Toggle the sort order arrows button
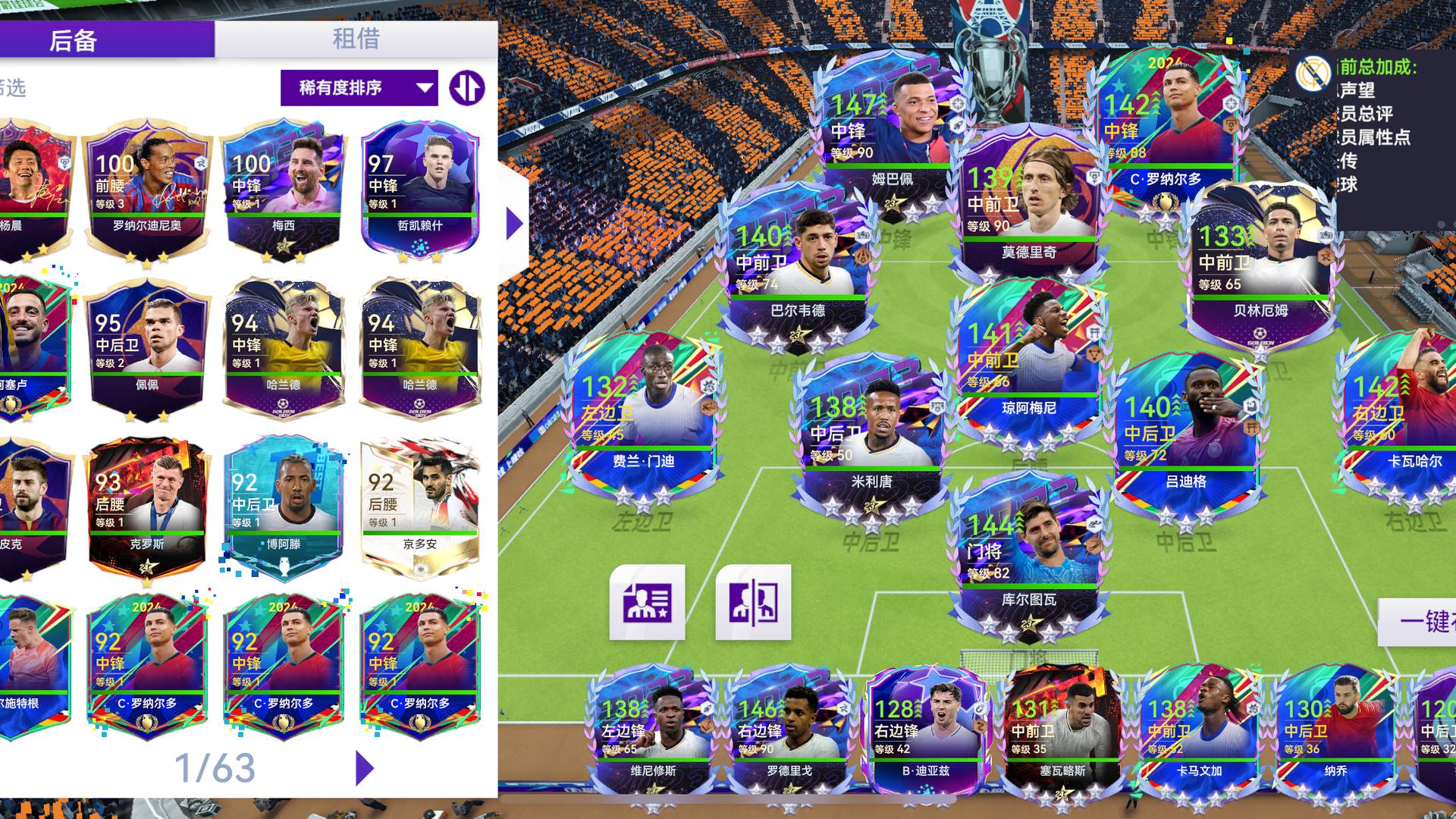Screen dimensions: 1456x819 [466, 88]
